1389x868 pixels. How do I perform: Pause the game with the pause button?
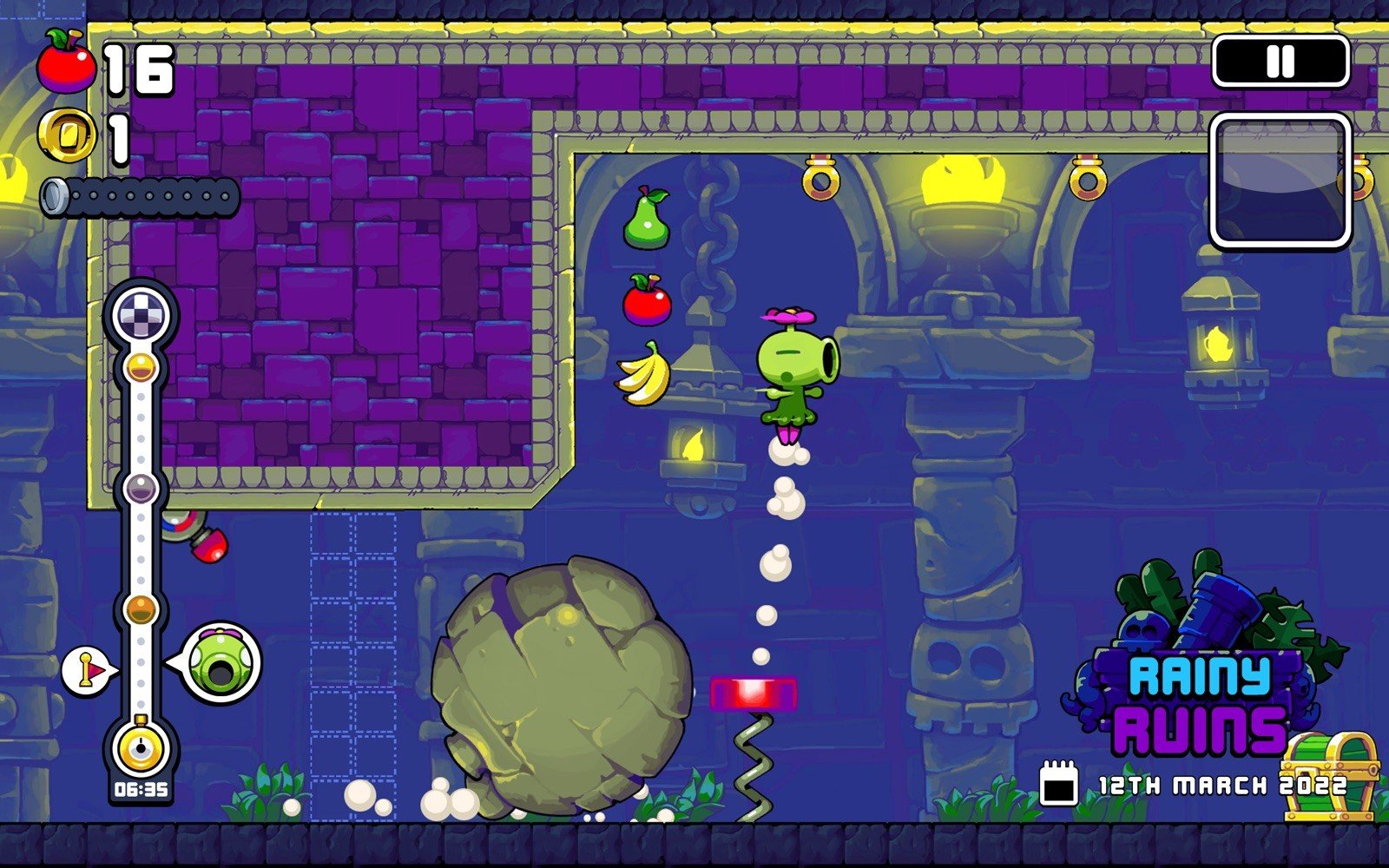[x=1280, y=61]
